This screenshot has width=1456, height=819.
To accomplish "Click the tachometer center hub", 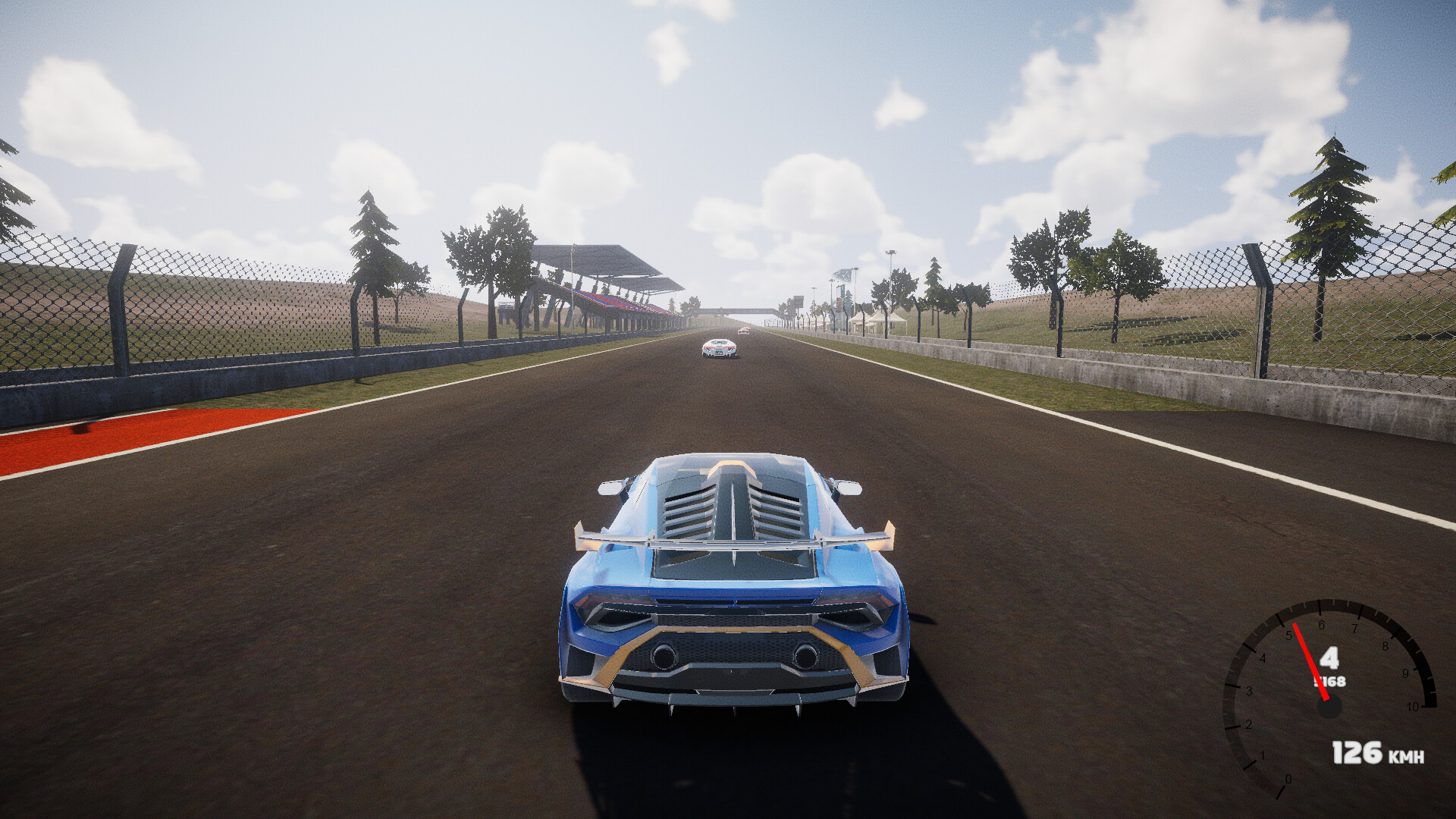I will coord(1329,706).
